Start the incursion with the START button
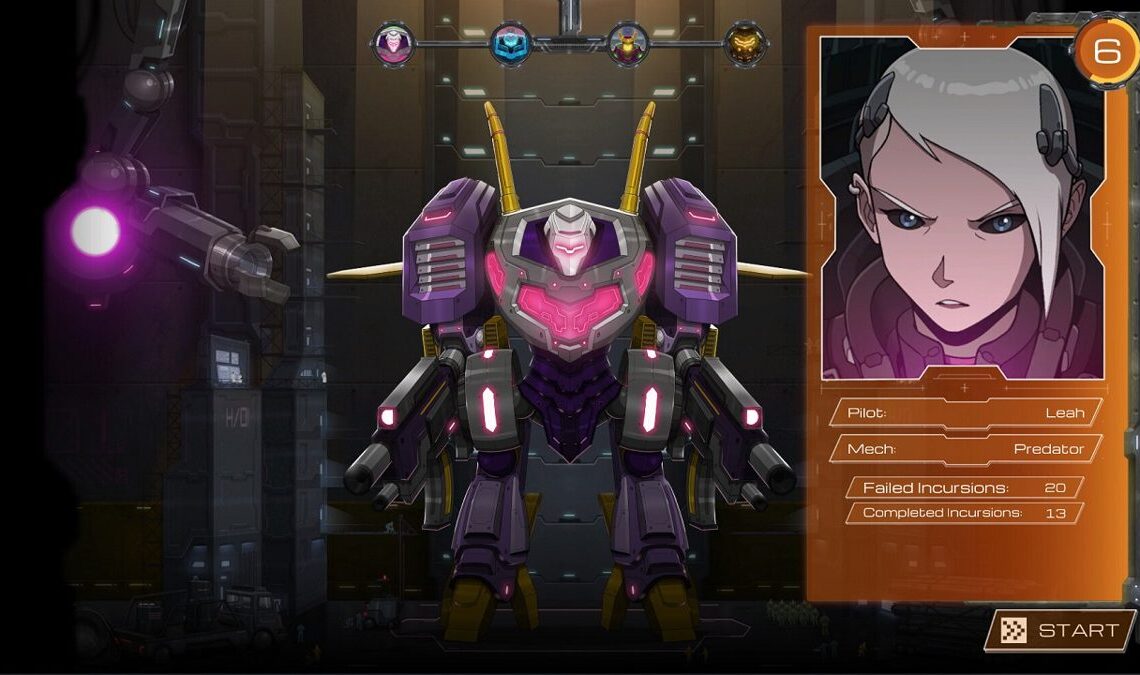 (1062, 630)
